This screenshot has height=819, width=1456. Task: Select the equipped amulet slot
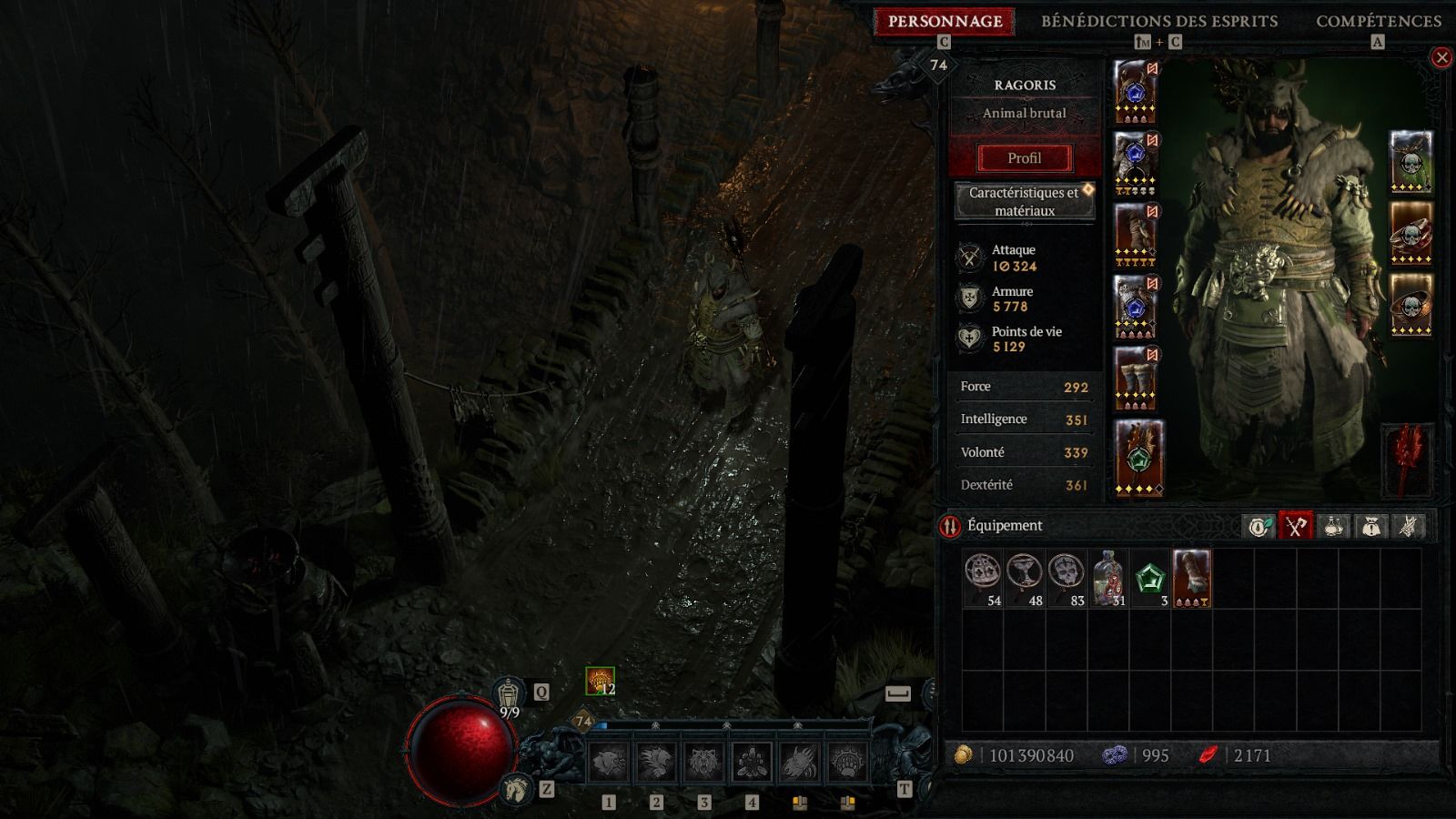[x=1410, y=162]
